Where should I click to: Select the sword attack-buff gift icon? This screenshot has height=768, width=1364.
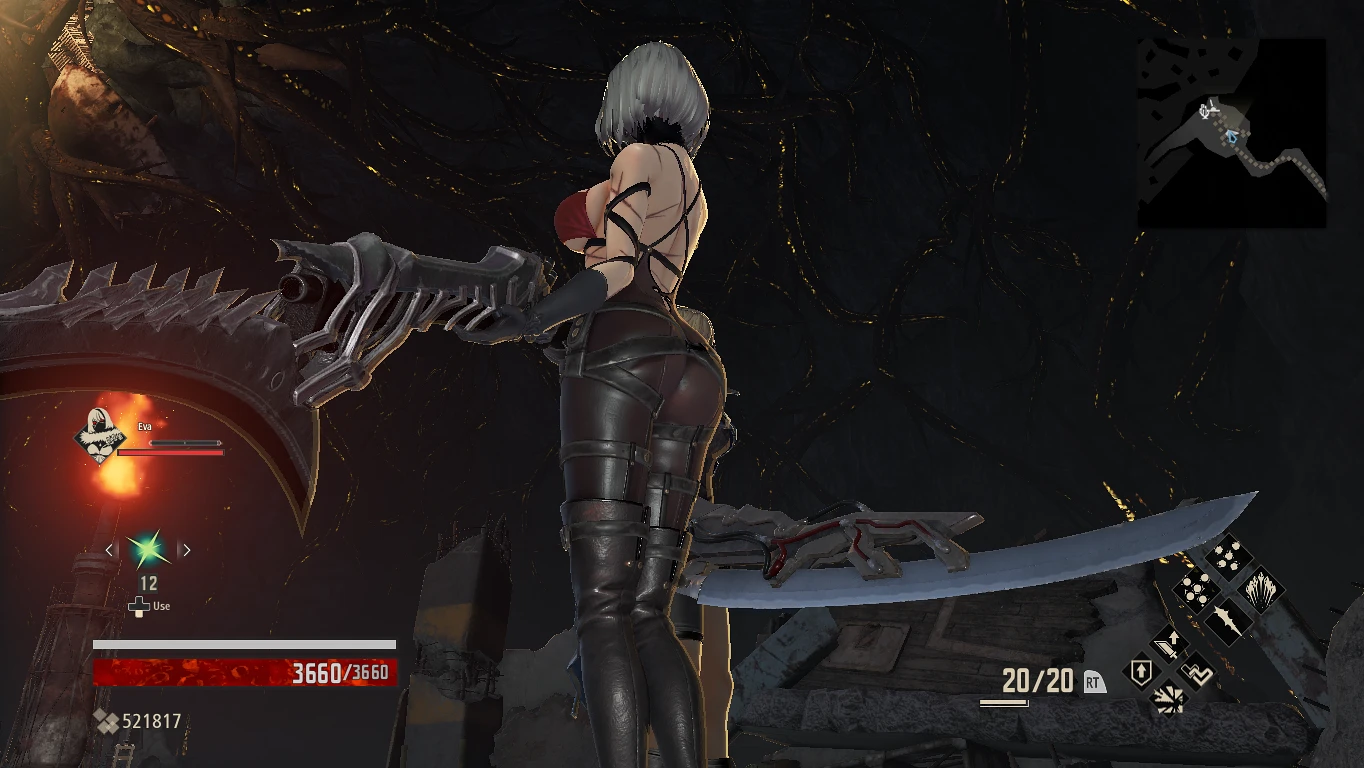[x=1167, y=645]
